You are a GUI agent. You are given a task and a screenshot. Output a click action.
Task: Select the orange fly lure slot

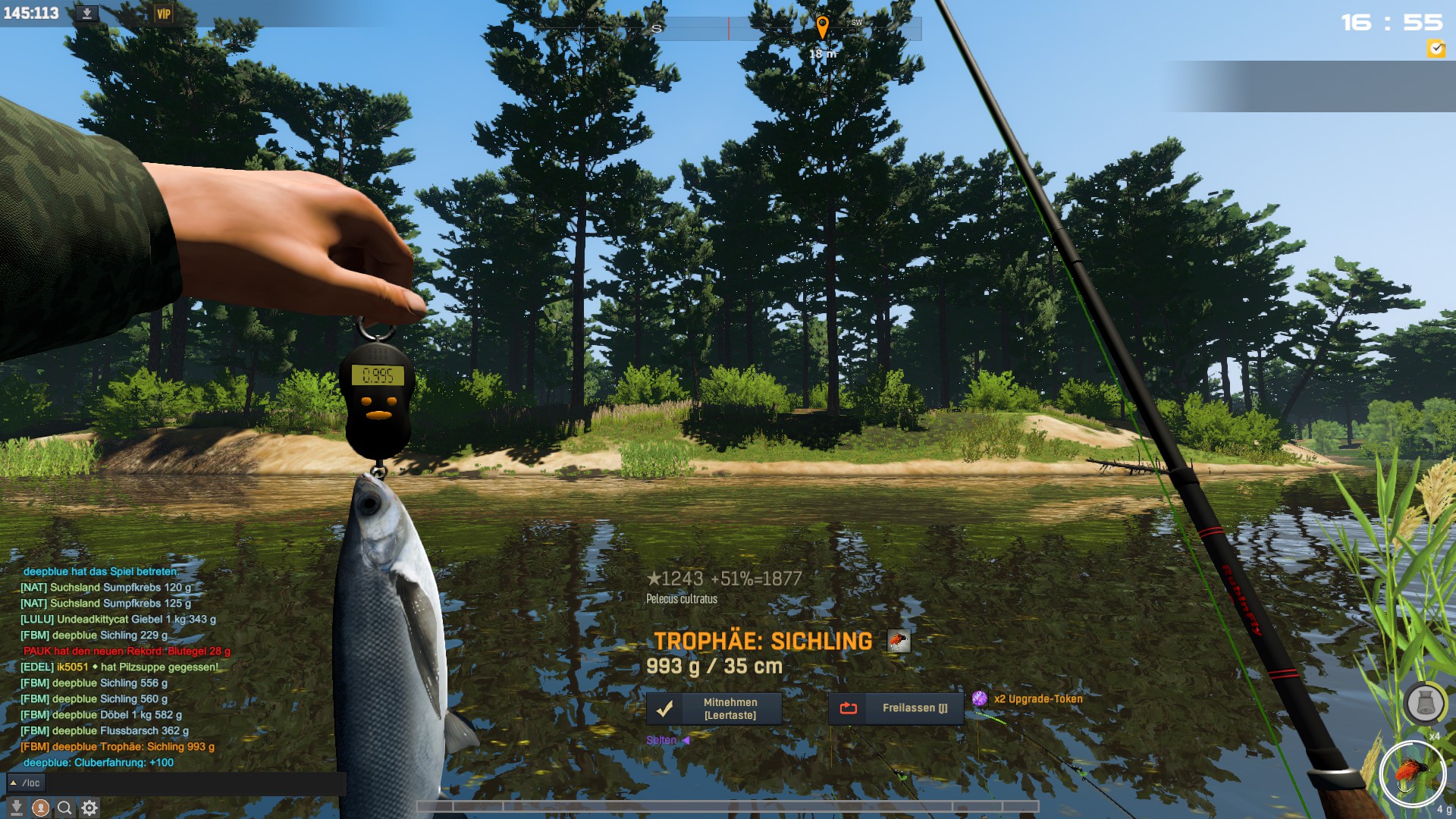[x=1412, y=774]
